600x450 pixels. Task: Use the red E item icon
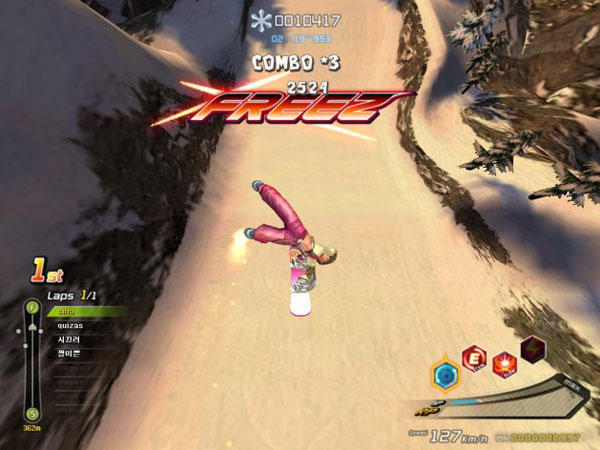(x=472, y=359)
